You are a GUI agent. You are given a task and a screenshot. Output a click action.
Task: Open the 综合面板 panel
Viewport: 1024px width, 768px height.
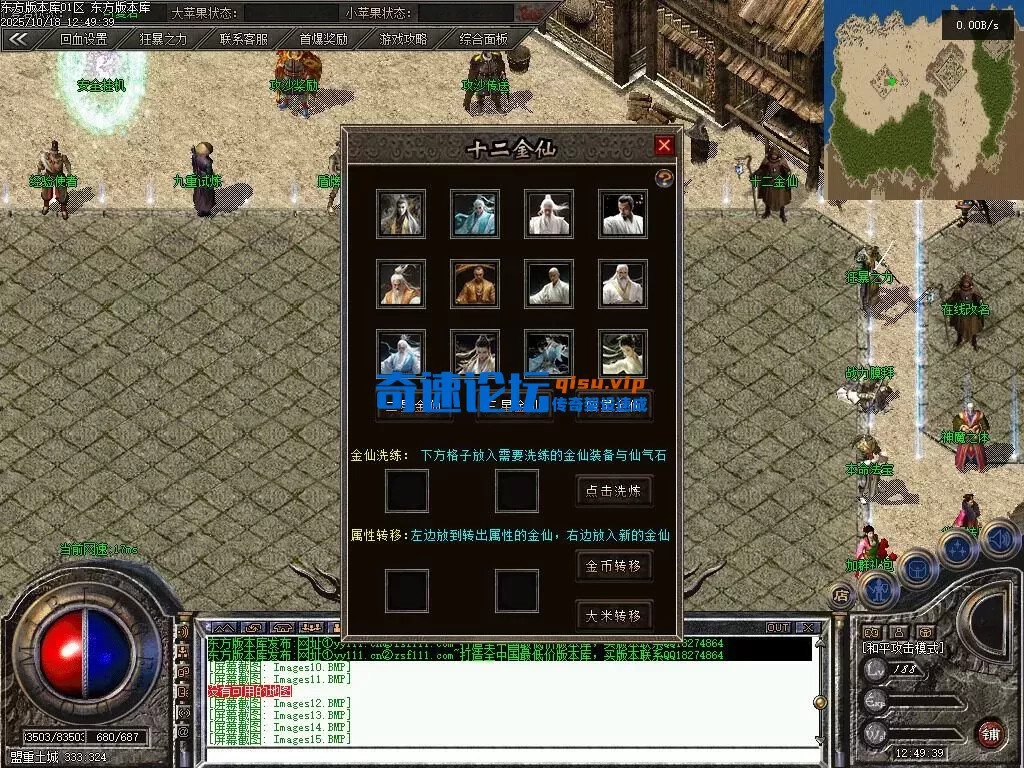click(x=483, y=39)
